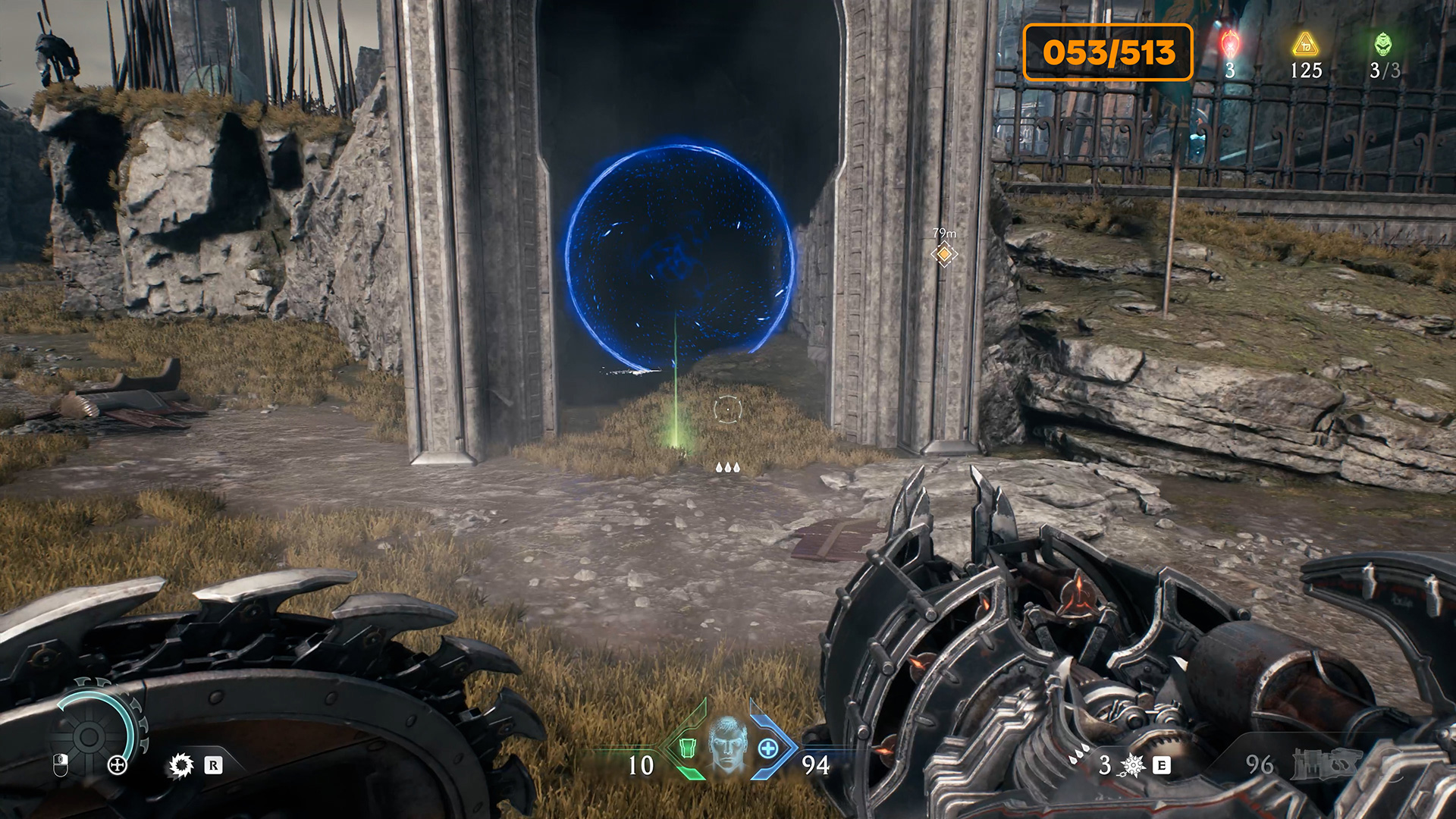The height and width of the screenshot is (819, 1456).
Task: Select the green armor icon
Action: (687, 748)
